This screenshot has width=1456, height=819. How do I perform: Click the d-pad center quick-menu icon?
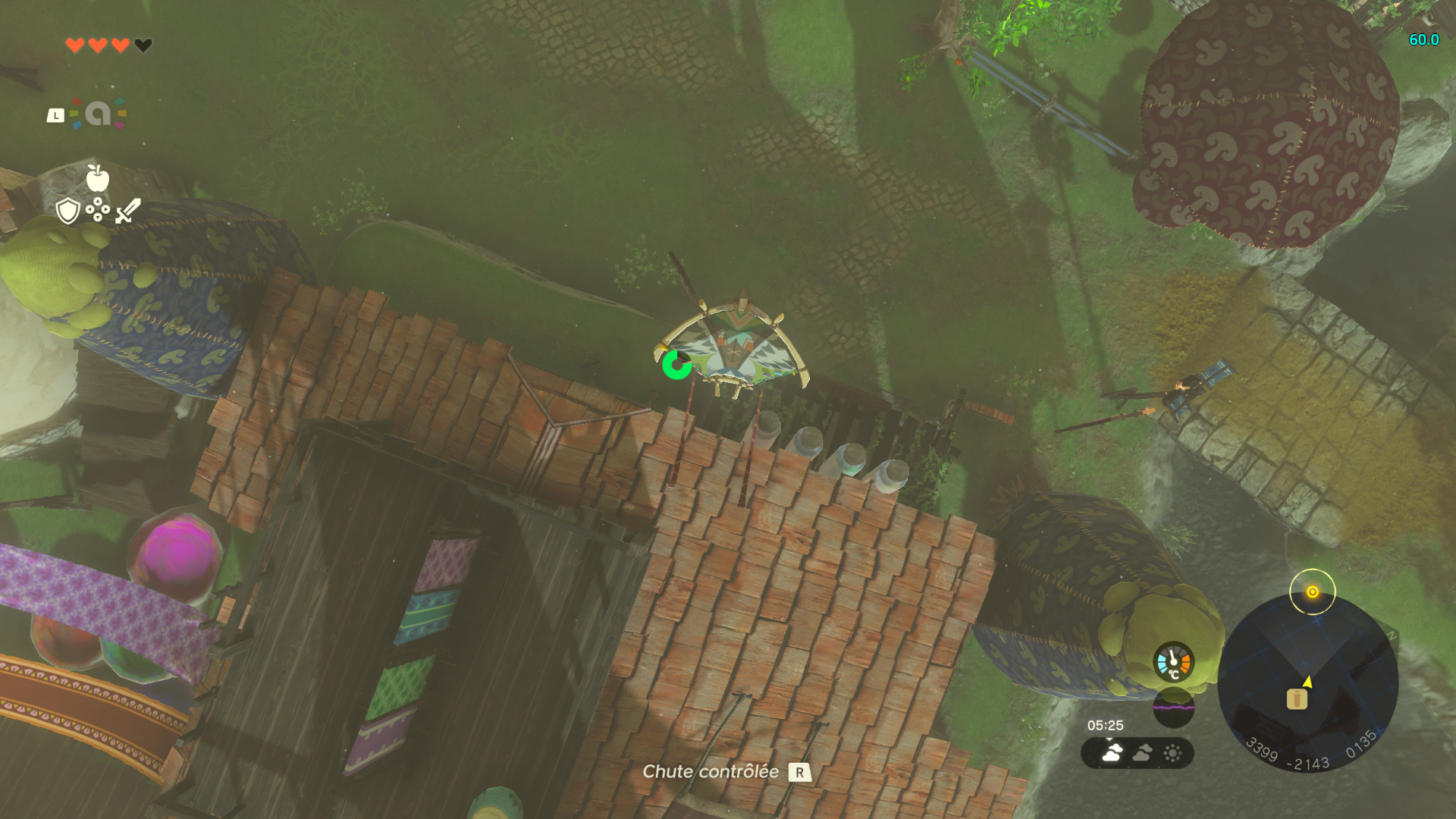tap(98, 210)
